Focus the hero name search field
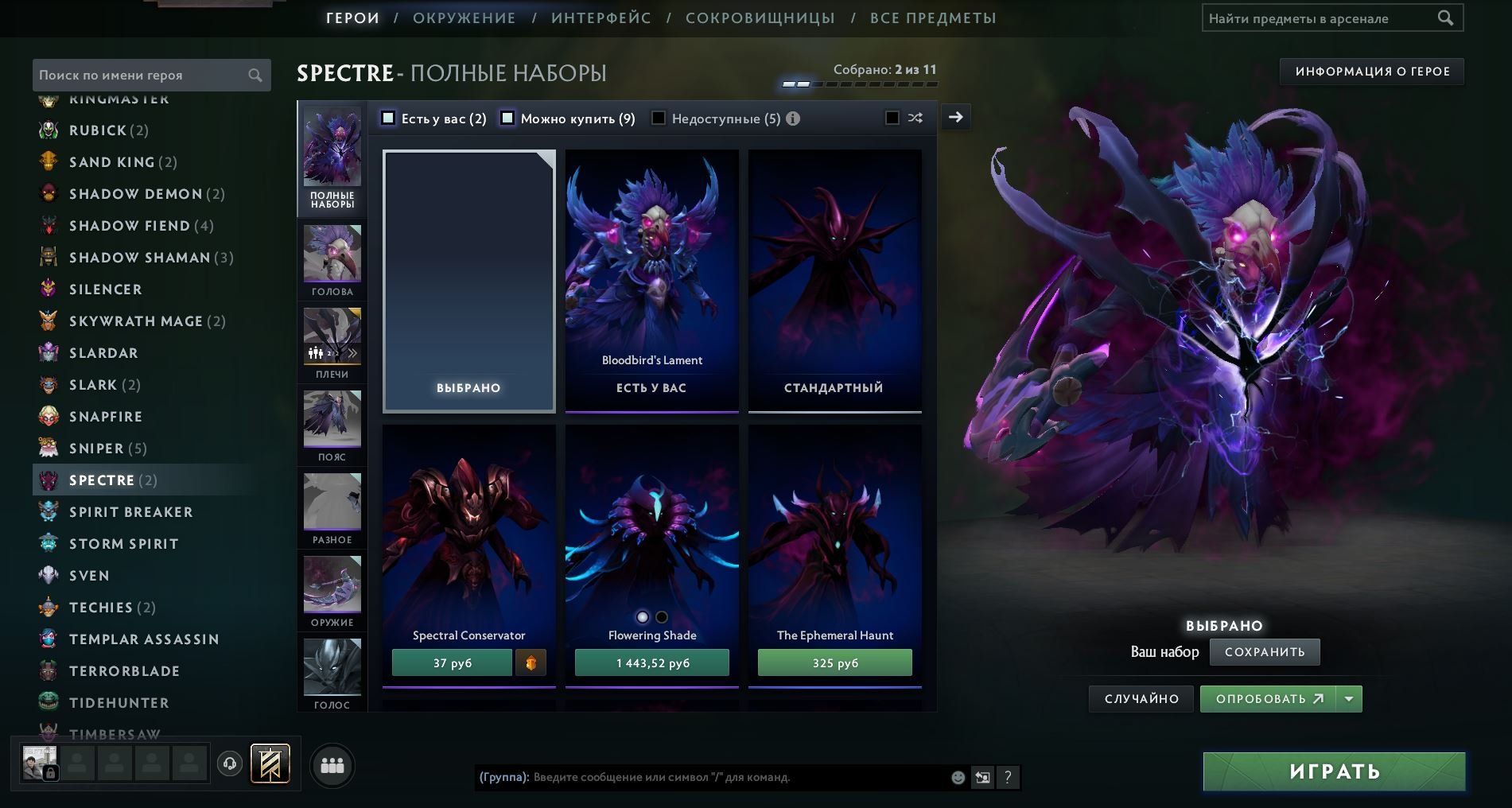This screenshot has width=1512, height=808. tap(142, 75)
